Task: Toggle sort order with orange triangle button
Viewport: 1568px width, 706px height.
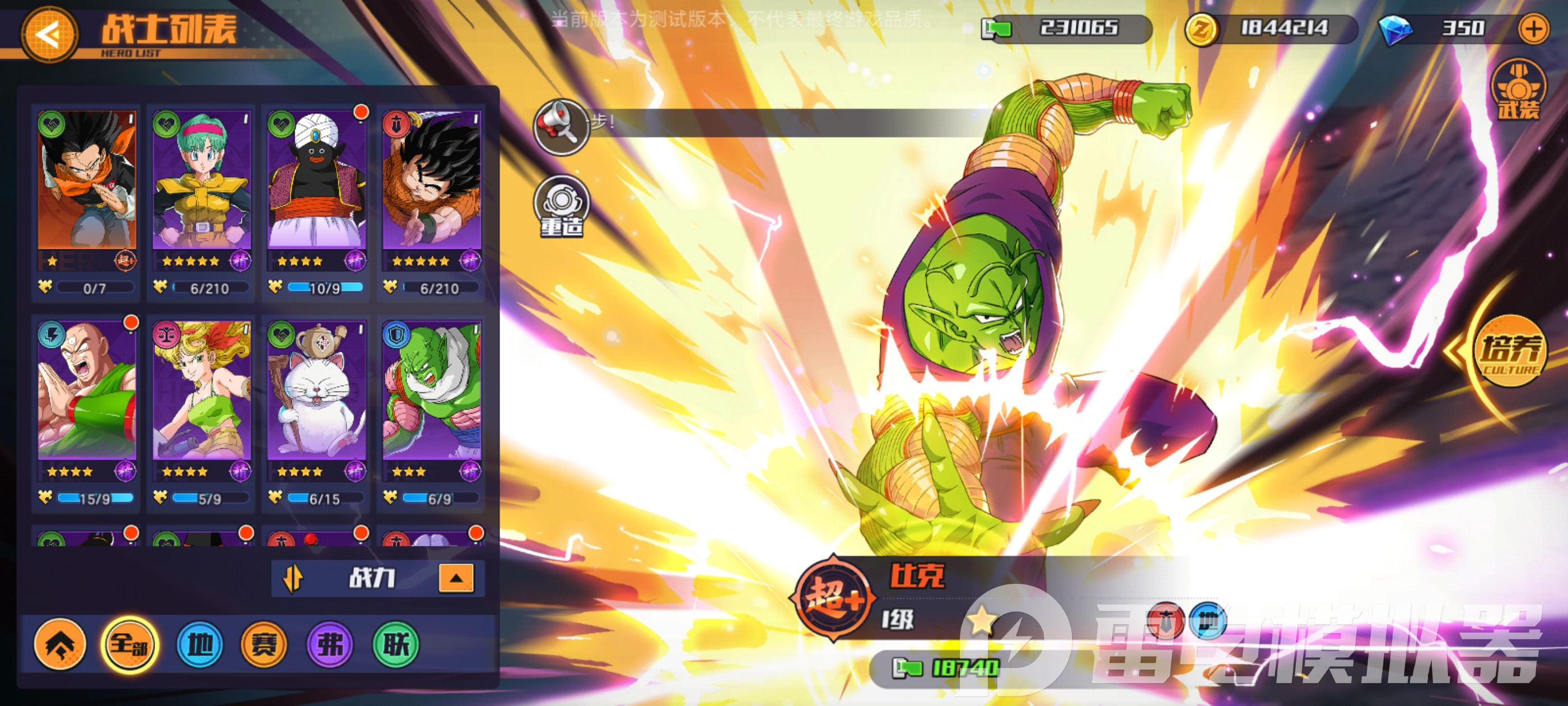Action: [x=456, y=578]
